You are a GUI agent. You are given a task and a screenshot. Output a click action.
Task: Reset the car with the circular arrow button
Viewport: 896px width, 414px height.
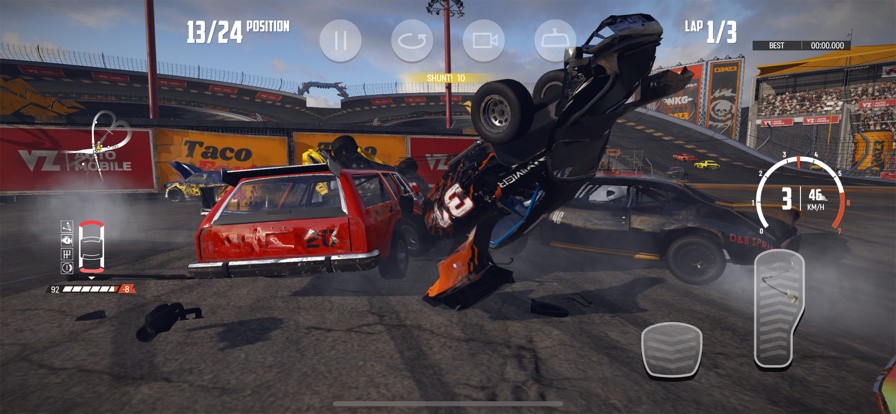[412, 41]
